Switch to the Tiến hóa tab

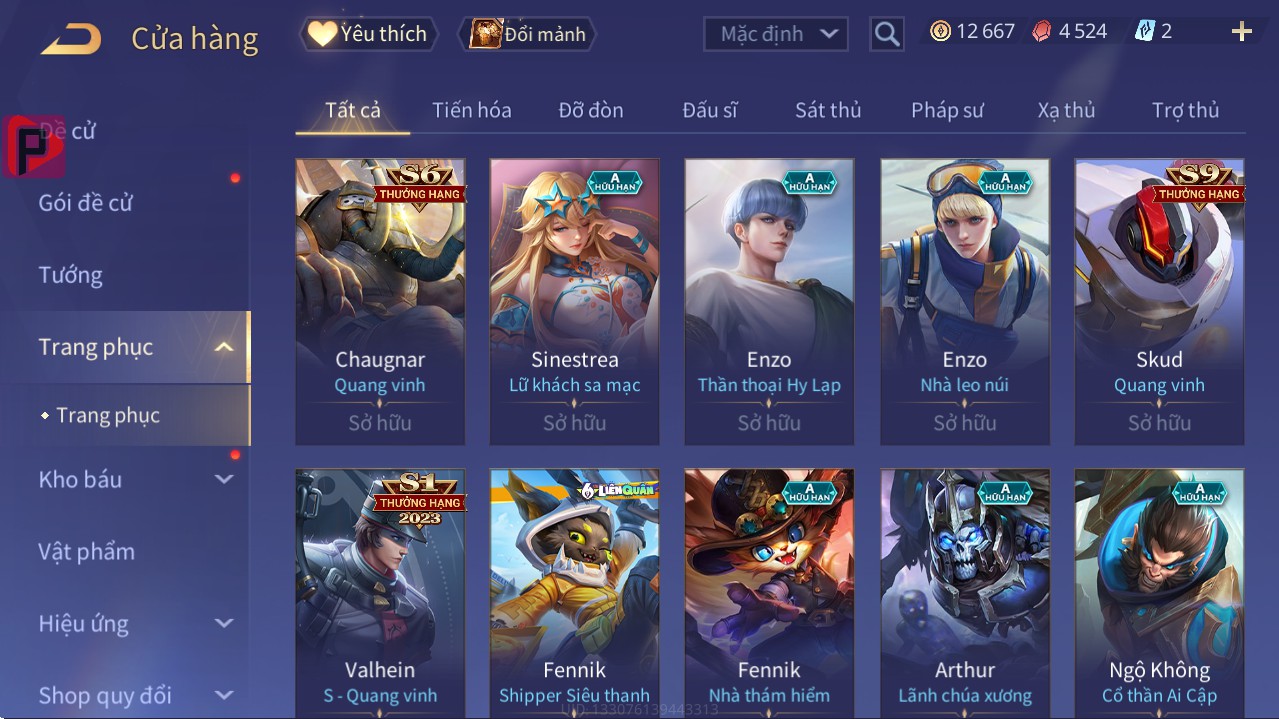click(x=471, y=110)
